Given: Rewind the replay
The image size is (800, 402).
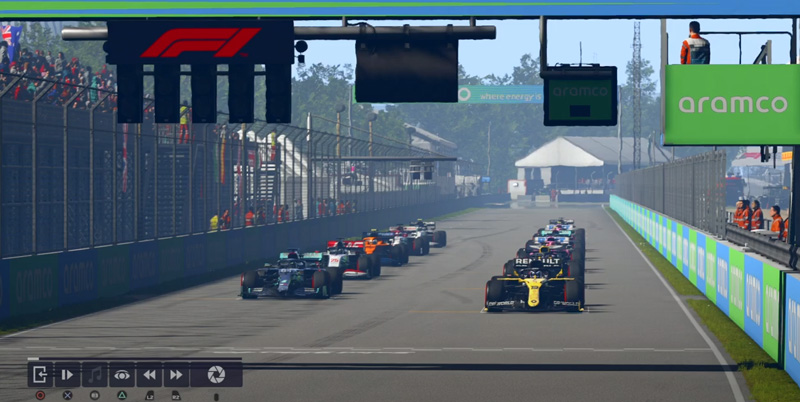Looking at the screenshot, I should 149,374.
